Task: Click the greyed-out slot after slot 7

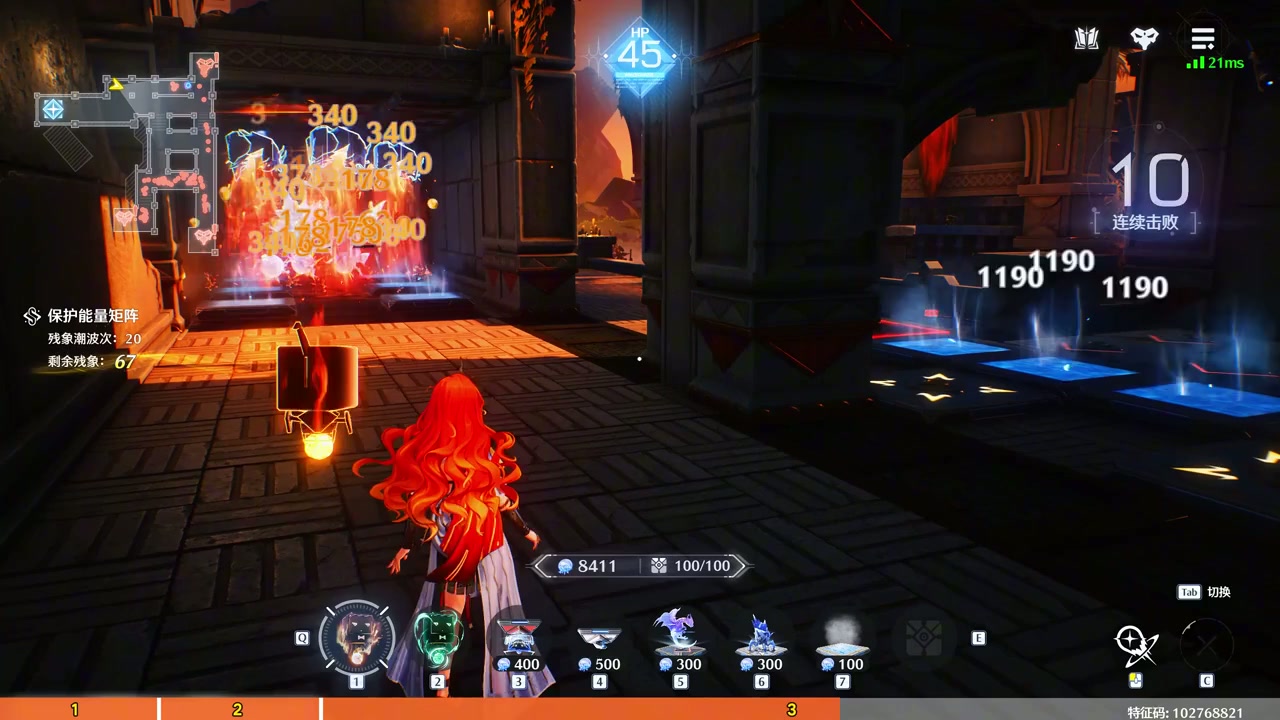Action: tap(923, 638)
